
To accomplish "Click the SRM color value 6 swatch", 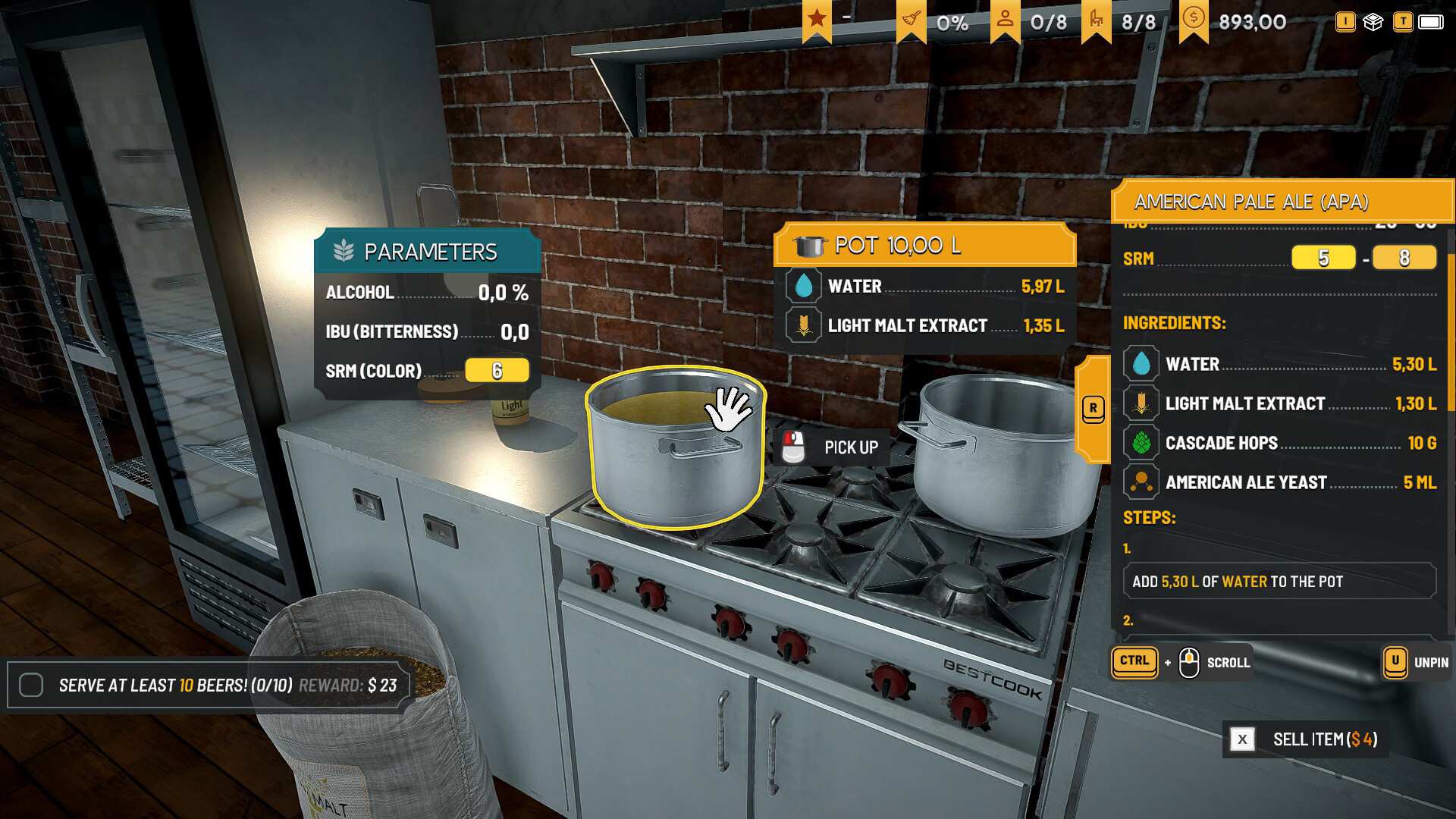I will click(497, 371).
